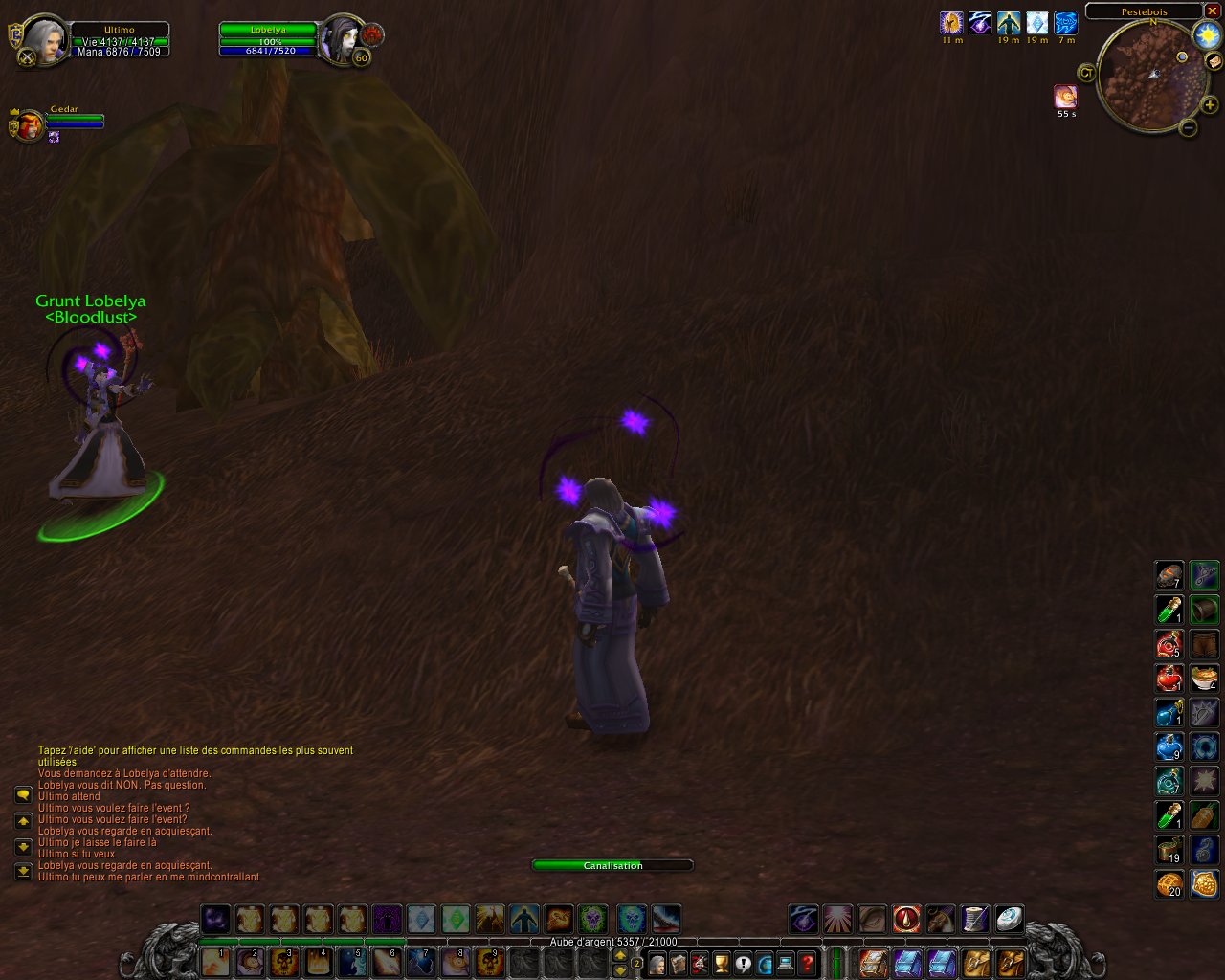Open the gold trophy chalice micro button
Screen dimensions: 1225x980
(722, 963)
